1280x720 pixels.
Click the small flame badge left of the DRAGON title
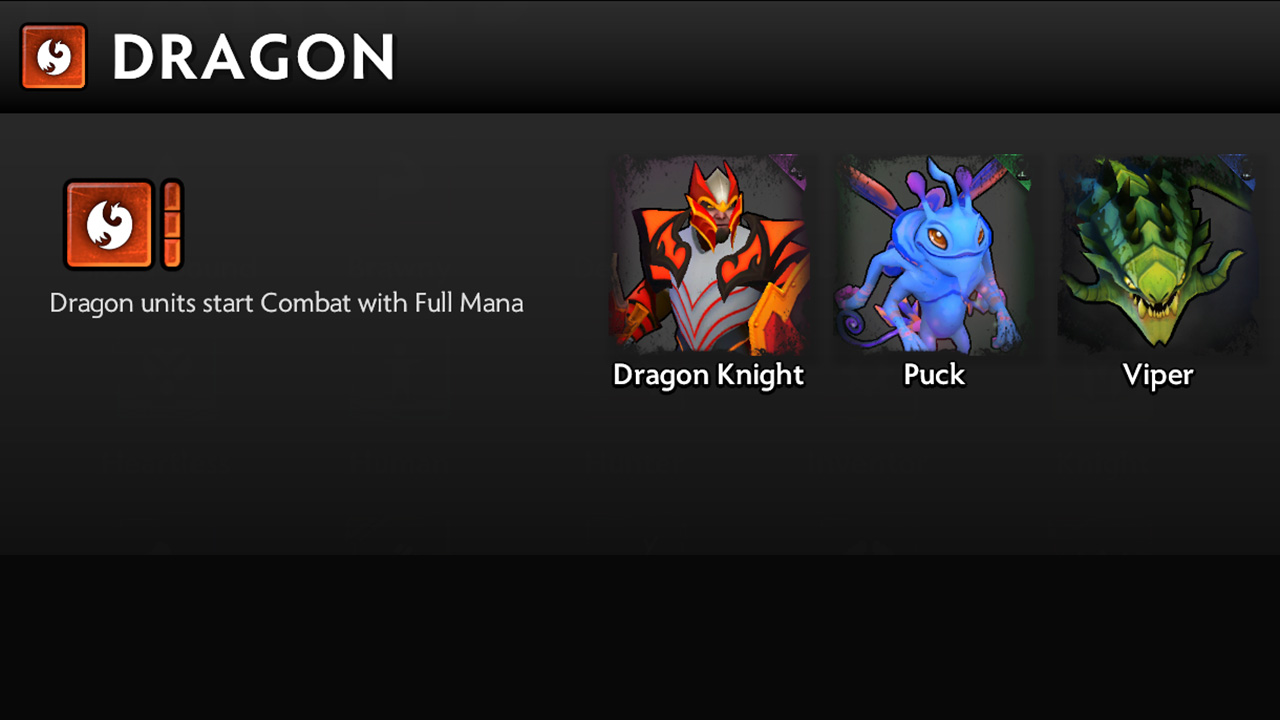click(x=51, y=57)
